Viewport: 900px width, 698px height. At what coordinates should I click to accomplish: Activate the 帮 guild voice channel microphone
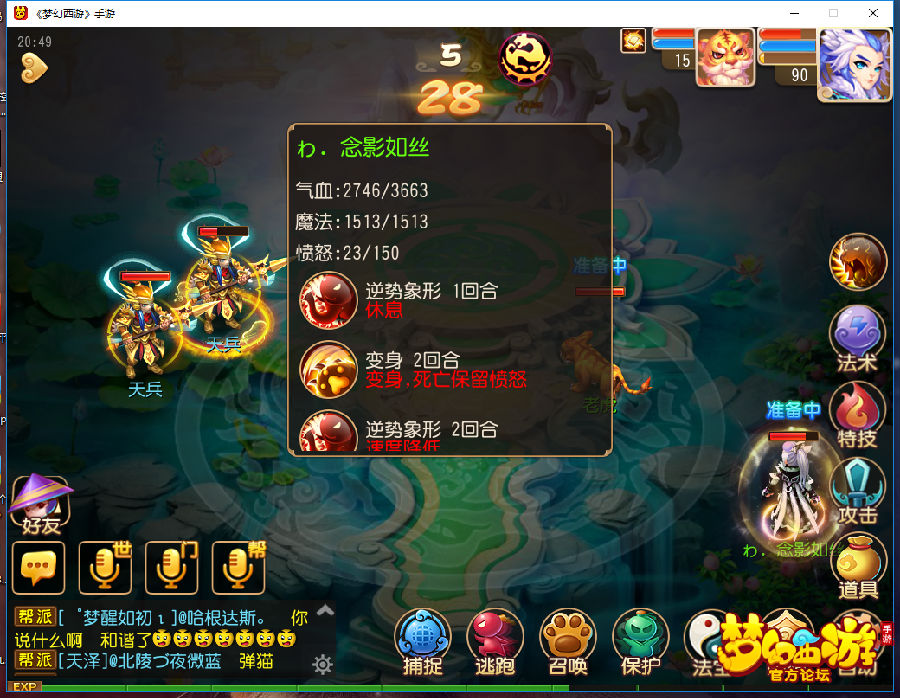tap(238, 568)
